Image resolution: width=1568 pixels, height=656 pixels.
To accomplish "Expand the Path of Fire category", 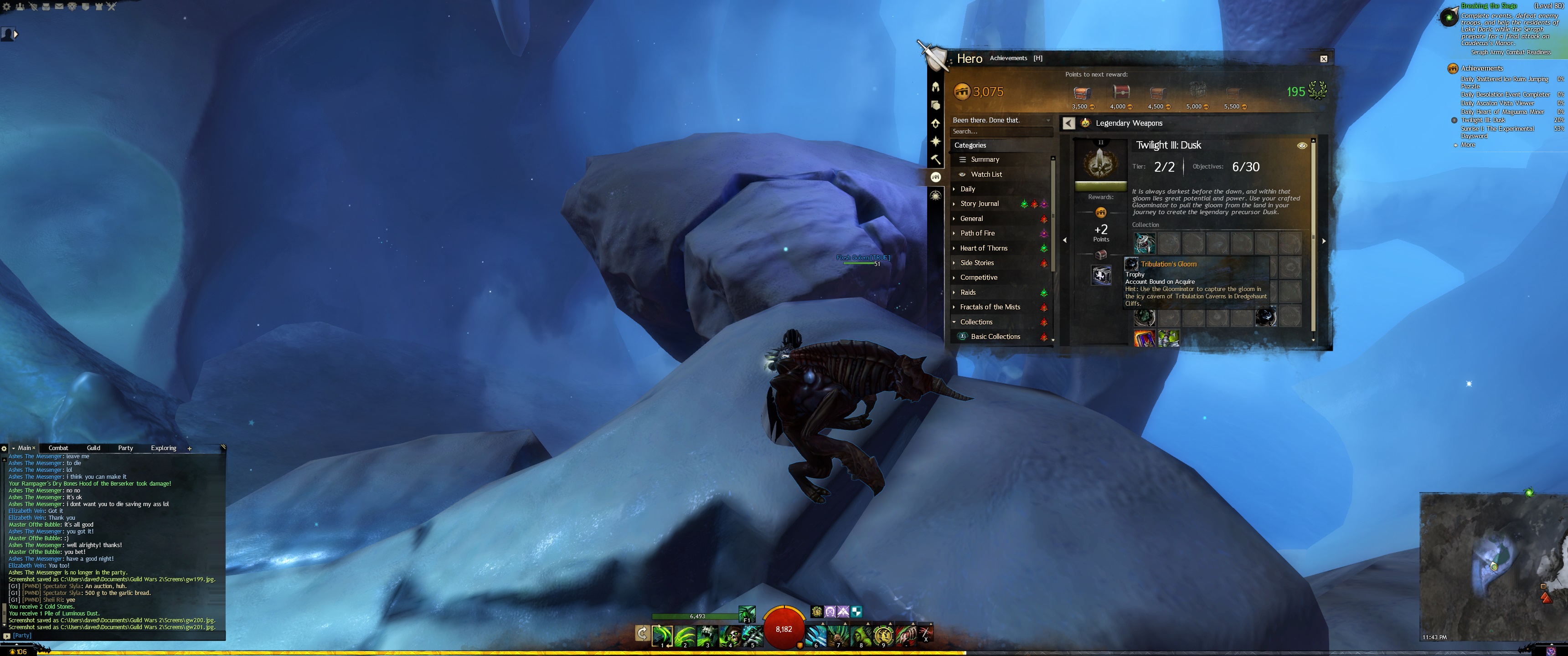I will (977, 234).
